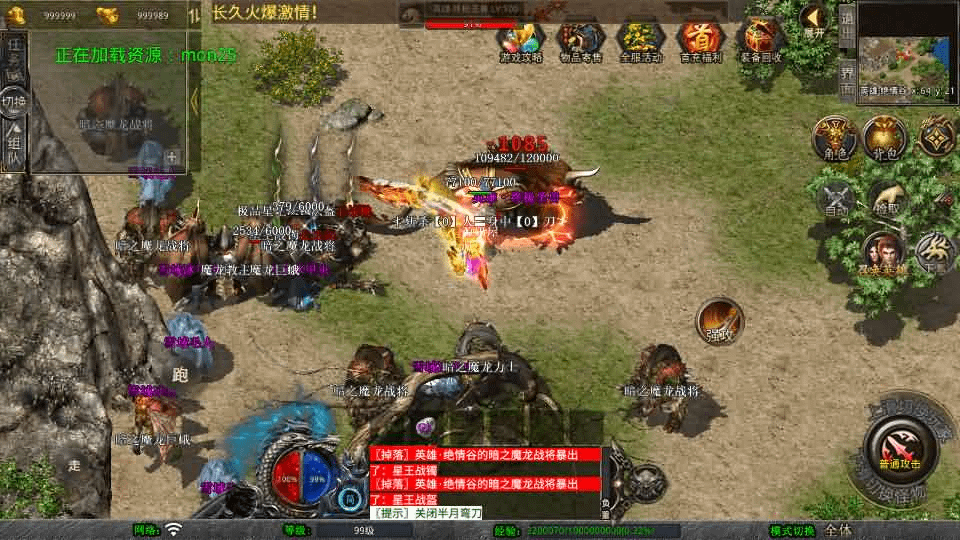This screenshot has height=540, width=960.
Task: Click the 强攻 forced attack button
Action: coord(719,320)
